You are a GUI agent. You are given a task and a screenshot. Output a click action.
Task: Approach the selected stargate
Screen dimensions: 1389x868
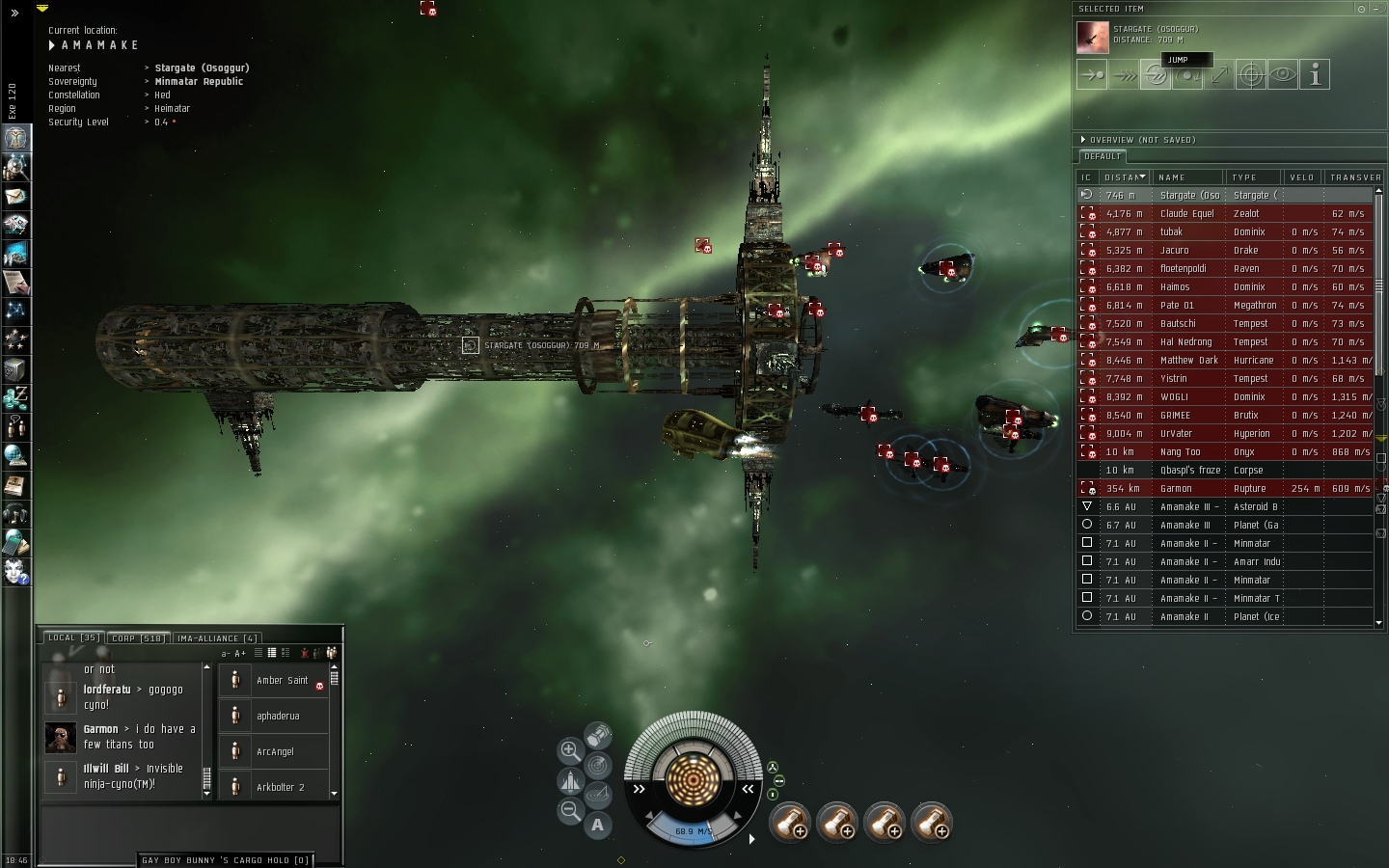[1092, 75]
